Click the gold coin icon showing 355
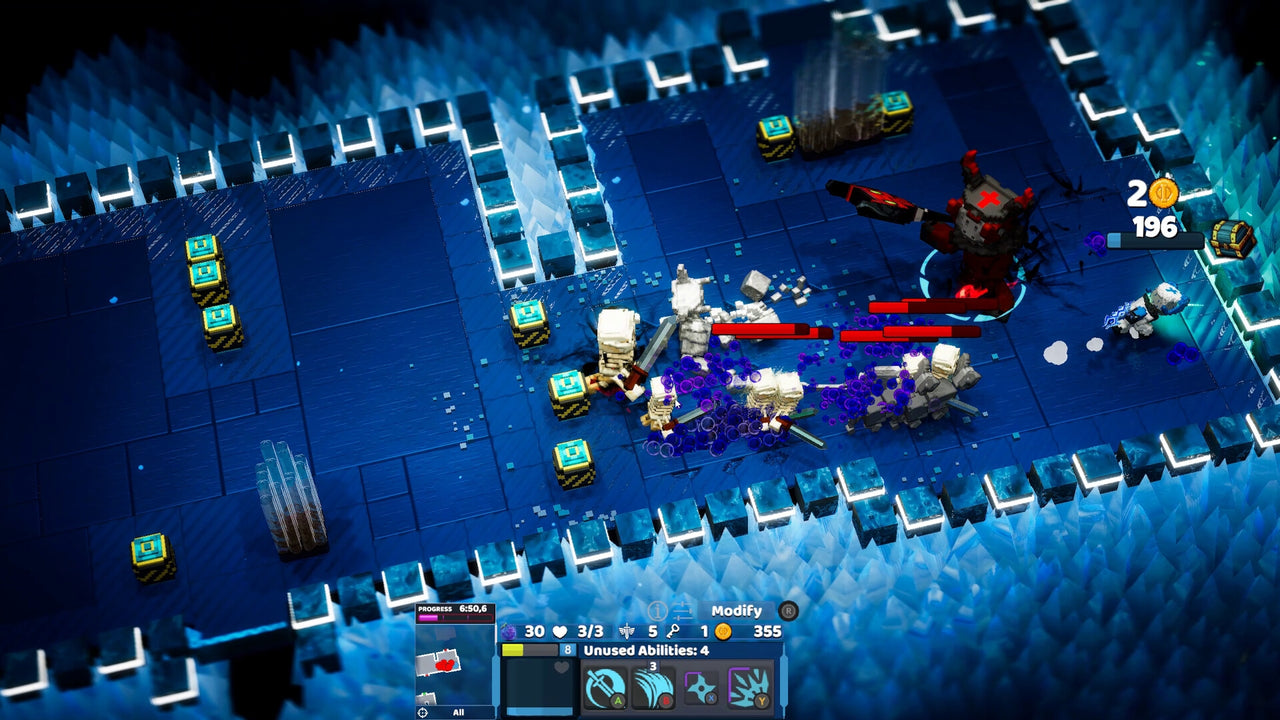1280x720 pixels. click(x=722, y=633)
